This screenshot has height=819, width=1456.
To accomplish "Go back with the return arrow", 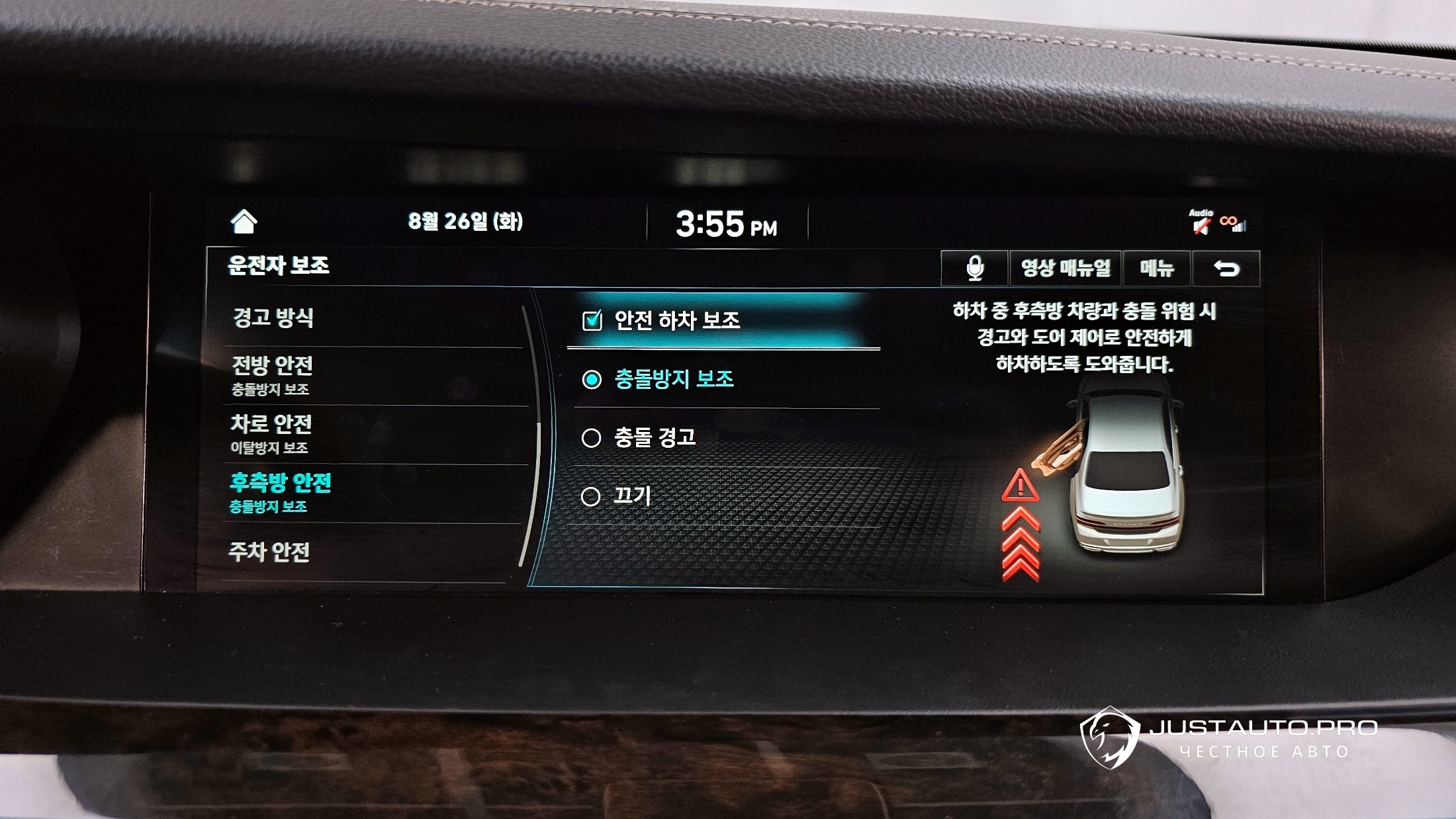I will pyautogui.click(x=1226, y=269).
